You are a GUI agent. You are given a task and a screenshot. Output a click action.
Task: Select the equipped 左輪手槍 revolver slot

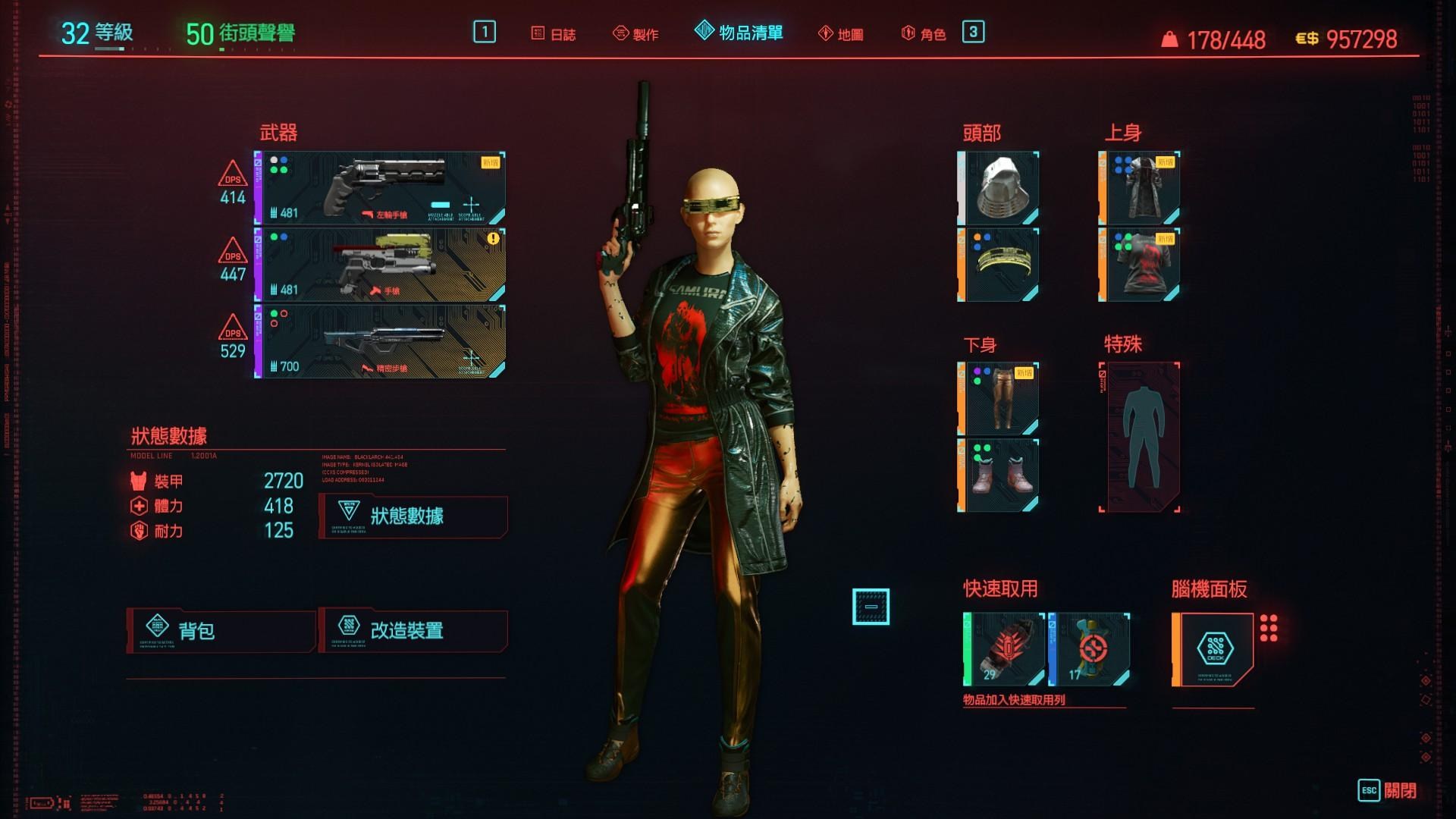(x=379, y=187)
